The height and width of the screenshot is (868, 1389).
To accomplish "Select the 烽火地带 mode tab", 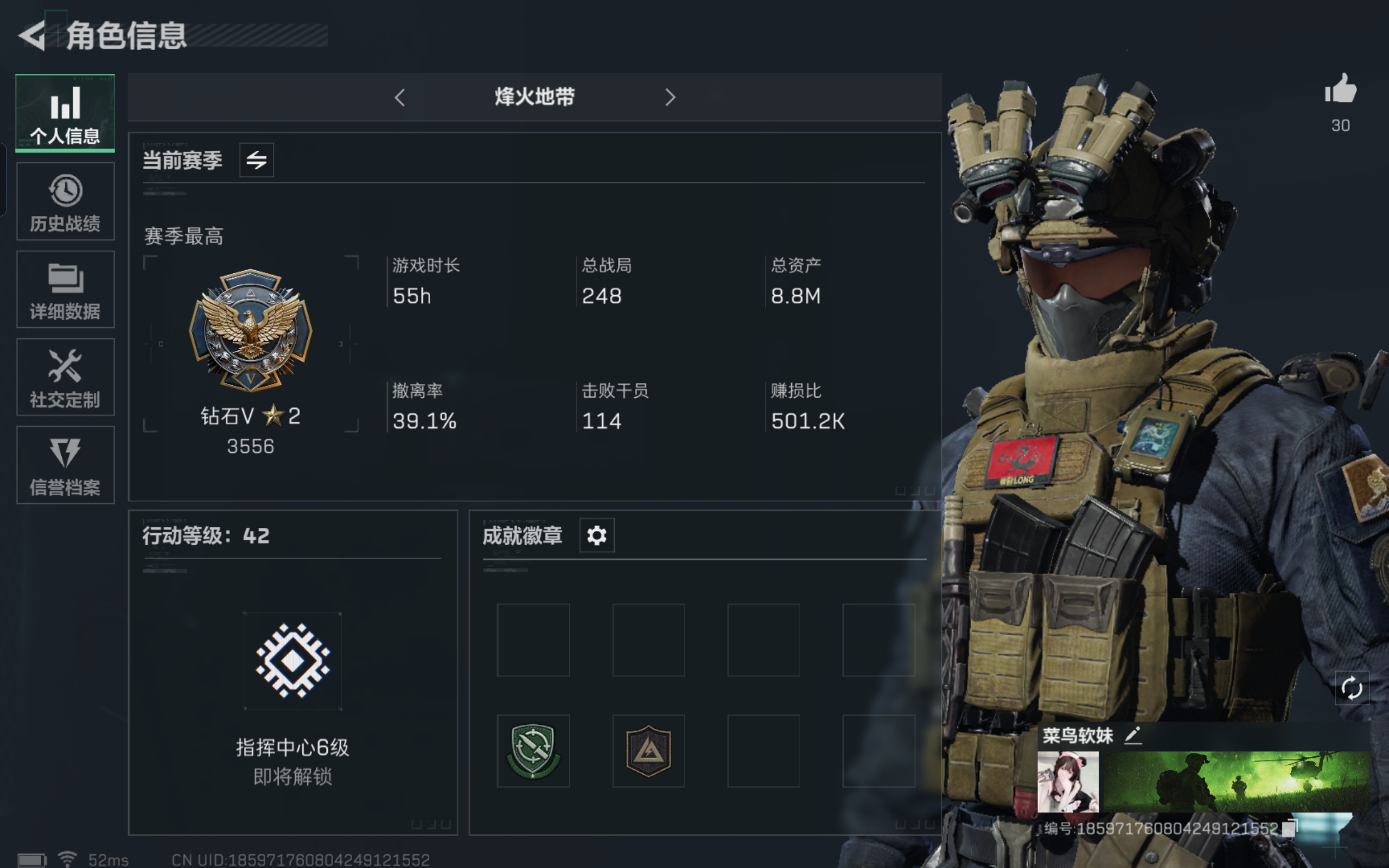I will pyautogui.click(x=534, y=97).
